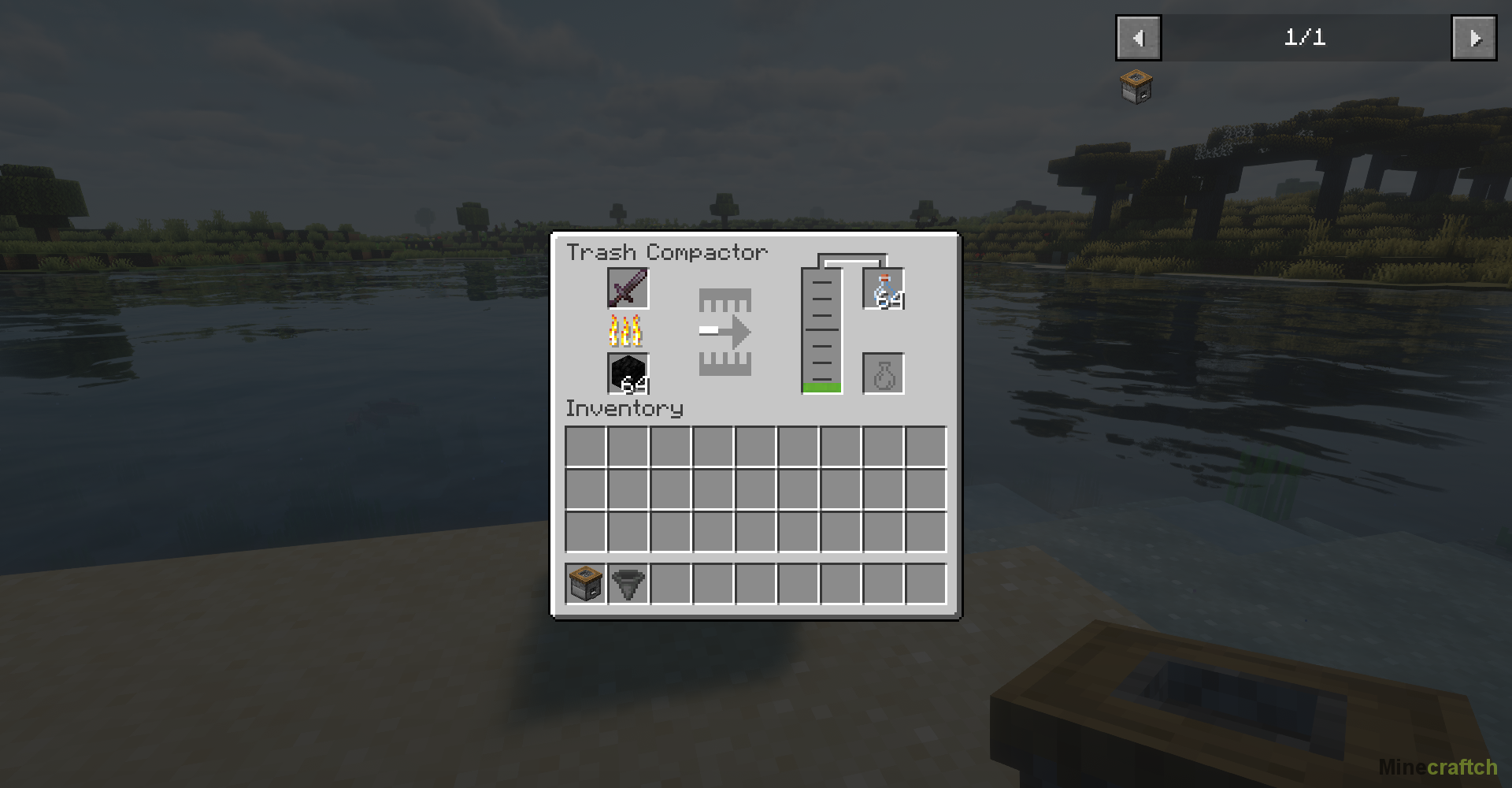Take the experience bottle output stack
The image size is (1512, 788).
884,289
